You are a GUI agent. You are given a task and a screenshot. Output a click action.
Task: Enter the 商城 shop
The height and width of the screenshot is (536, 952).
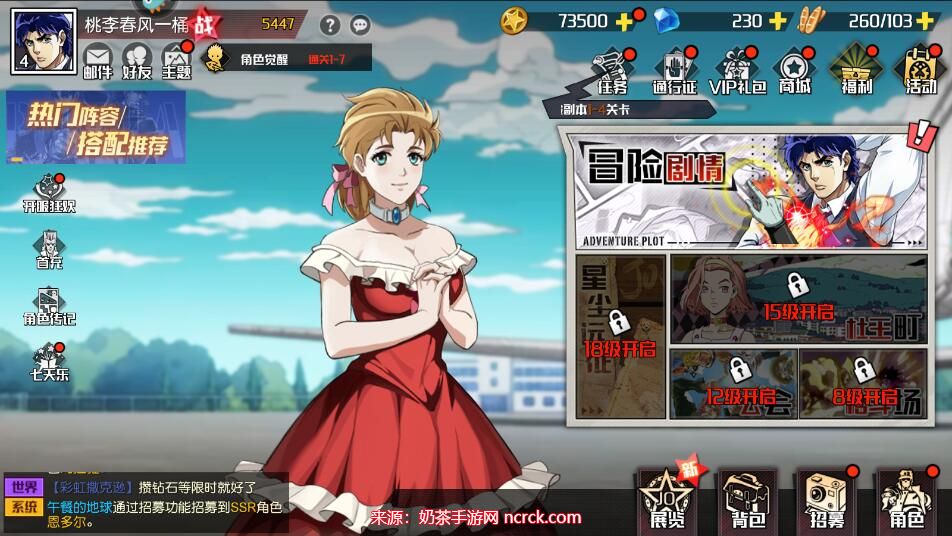point(795,71)
